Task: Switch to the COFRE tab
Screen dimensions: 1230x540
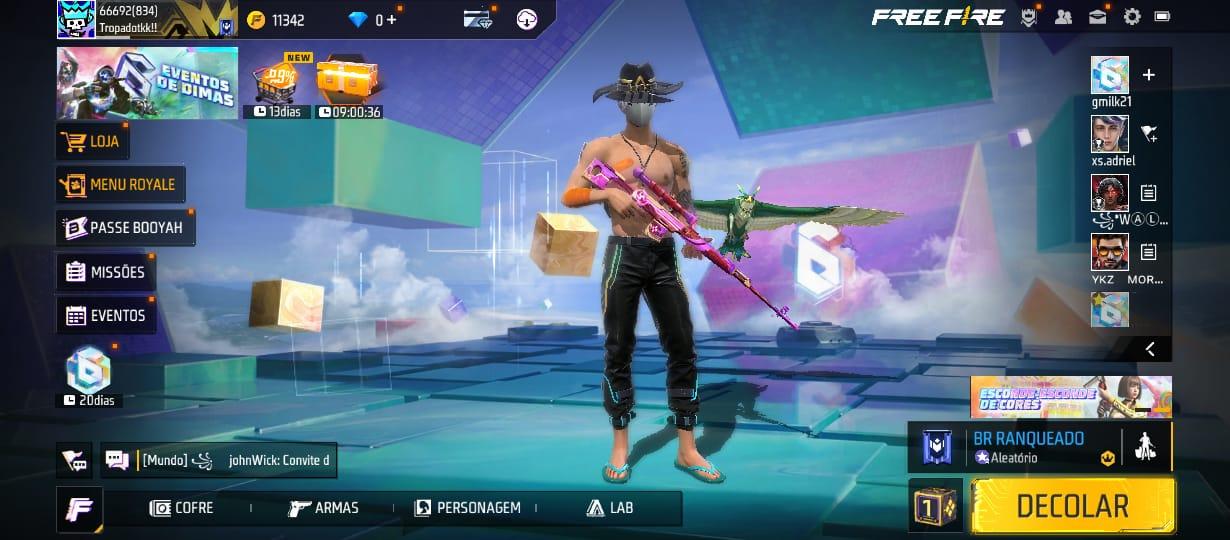Action: point(182,508)
